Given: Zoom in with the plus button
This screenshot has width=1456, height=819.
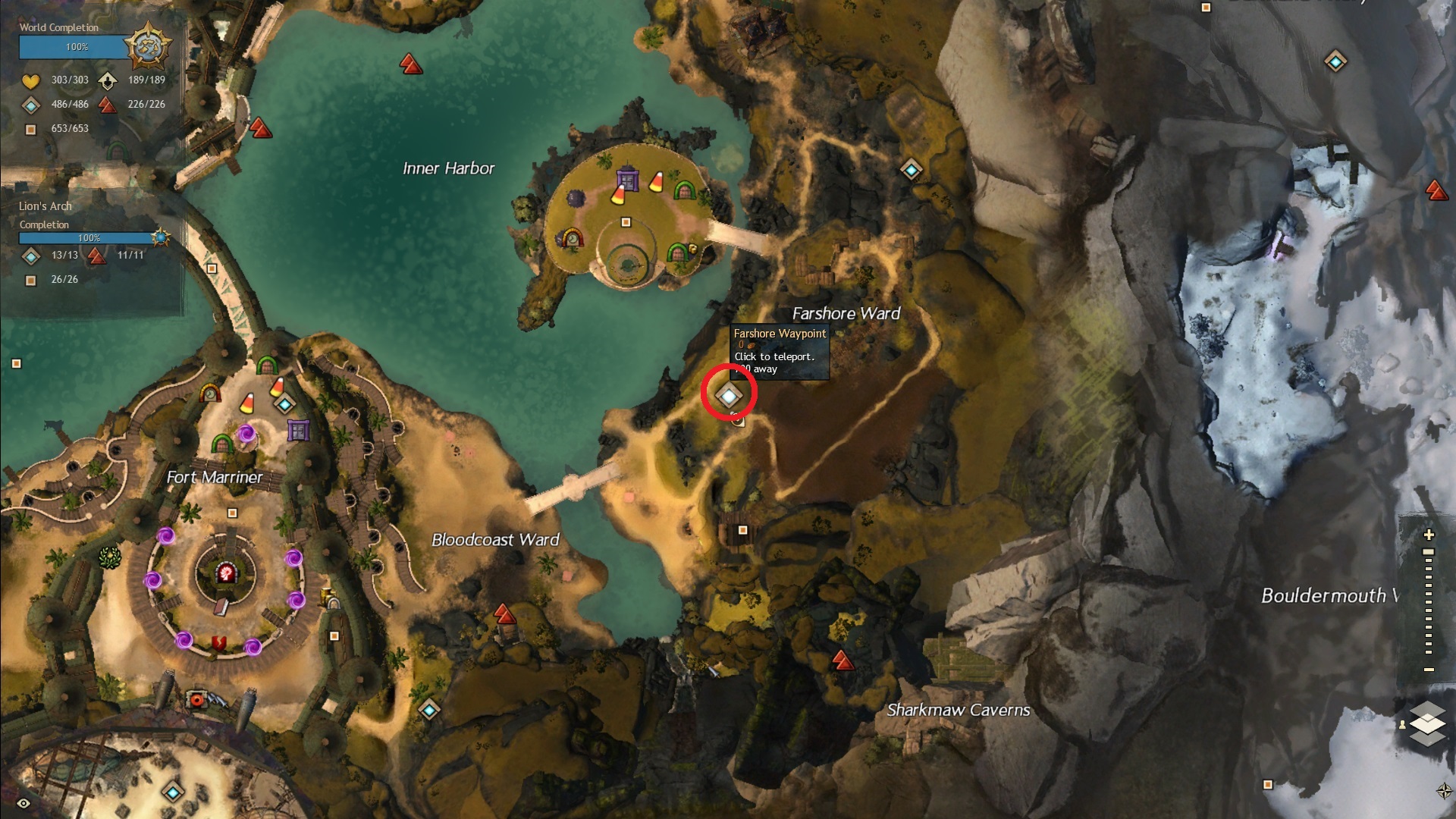Looking at the screenshot, I should [1429, 535].
